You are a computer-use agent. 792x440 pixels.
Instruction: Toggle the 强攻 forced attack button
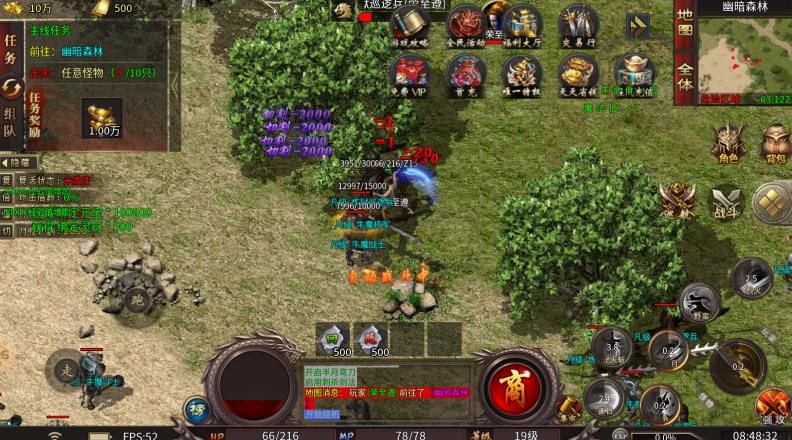pos(772,408)
